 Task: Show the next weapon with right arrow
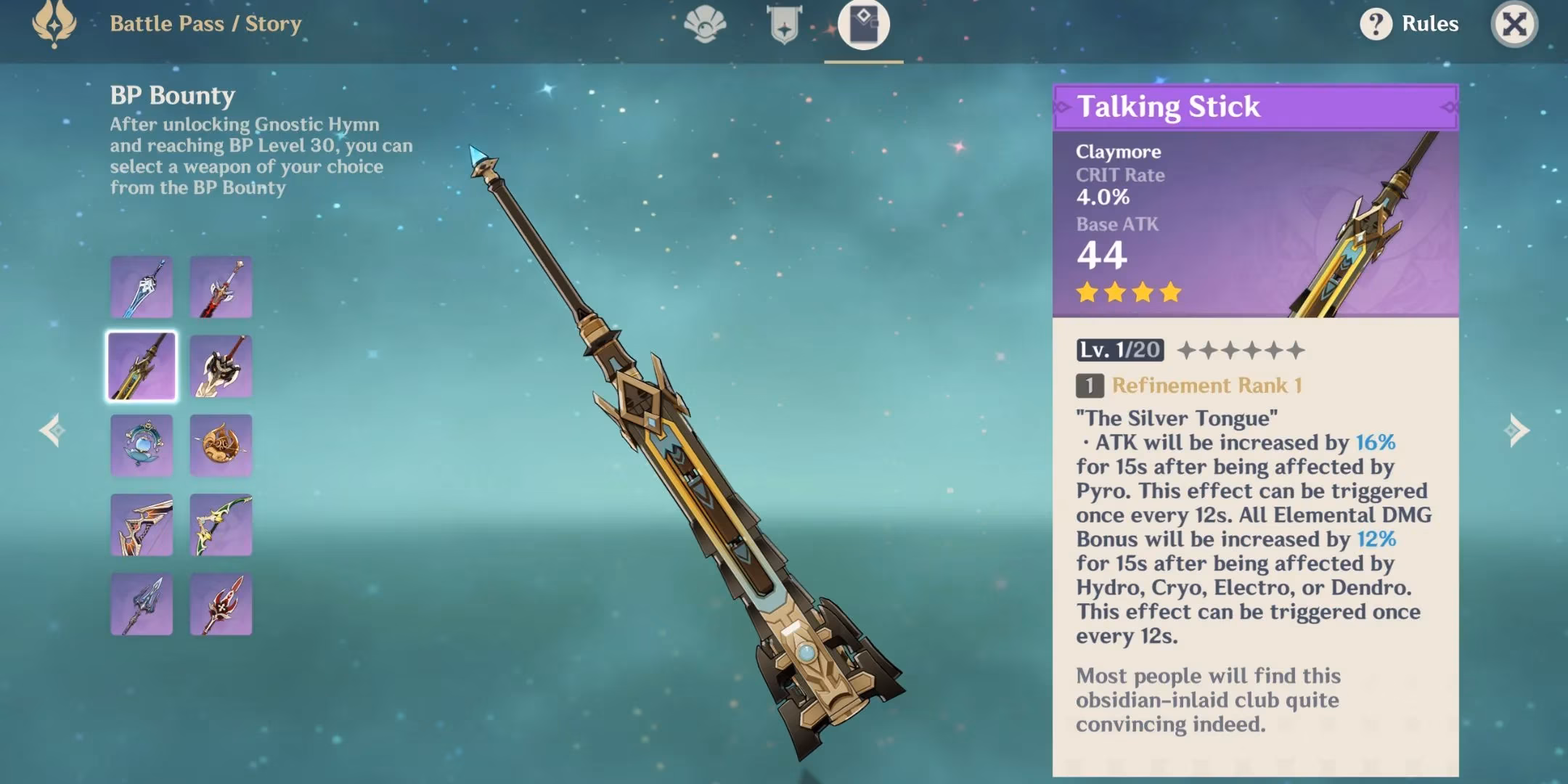(1517, 430)
